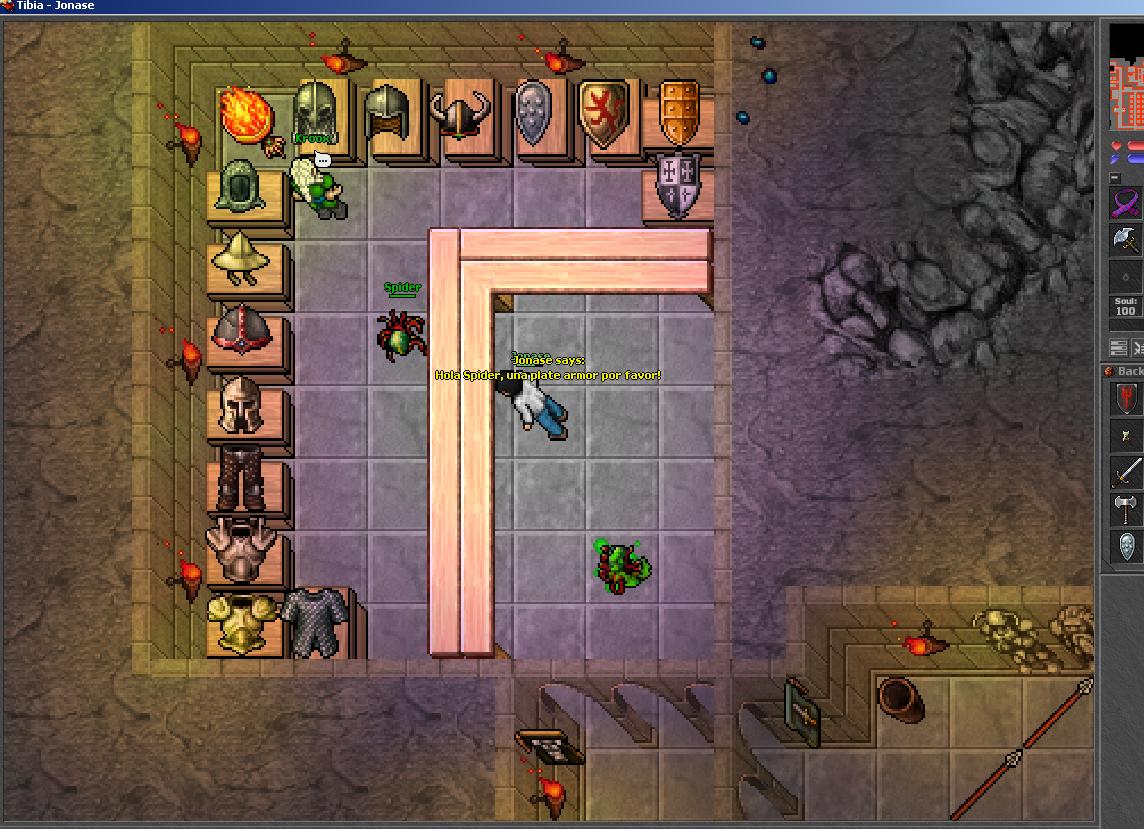Select the equipped axe weapon slot
Viewport: 1144px width, 829px height.
pos(1127,240)
